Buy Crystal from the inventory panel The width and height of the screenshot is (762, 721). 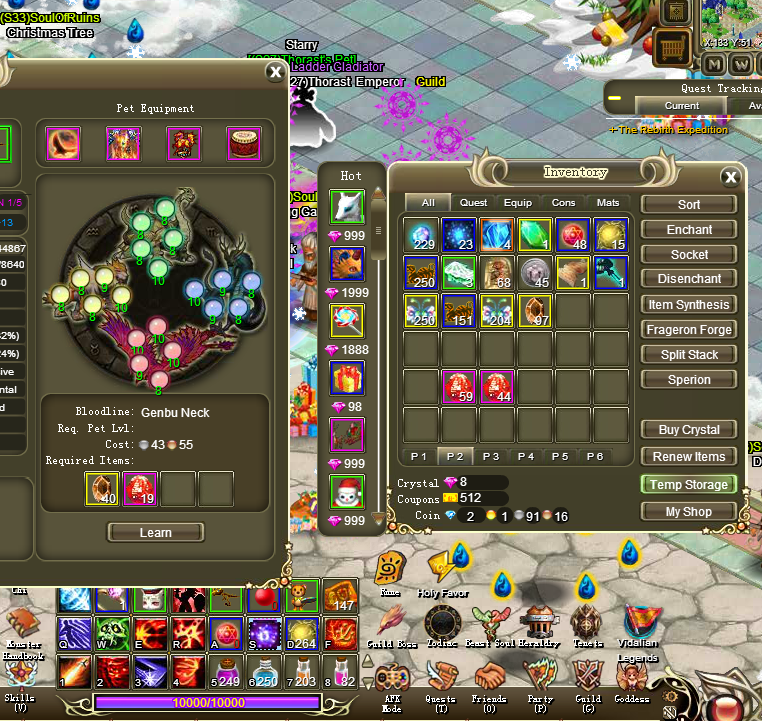[689, 429]
